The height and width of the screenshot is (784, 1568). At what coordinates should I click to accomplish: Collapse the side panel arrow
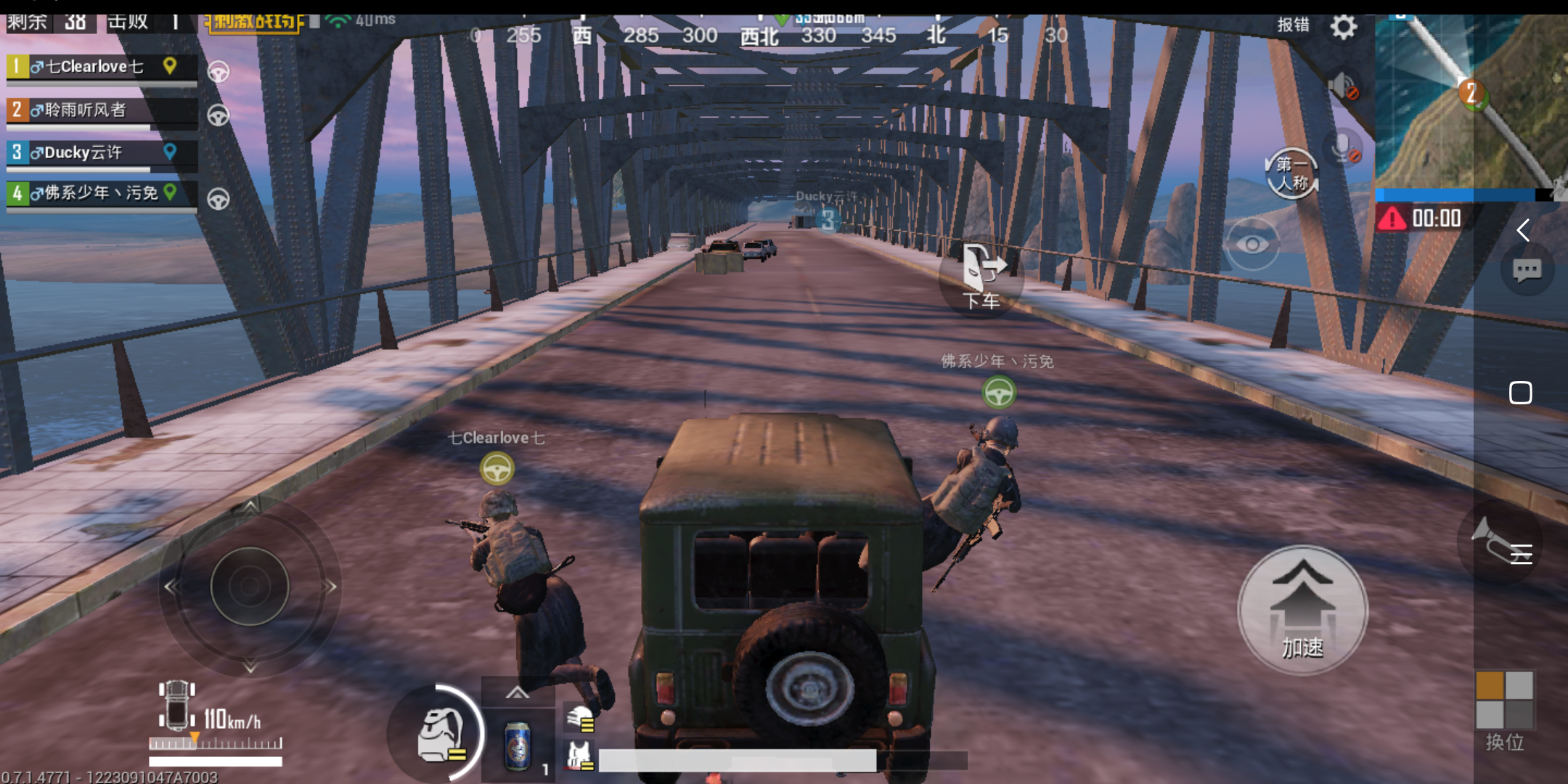pyautogui.click(x=1523, y=231)
